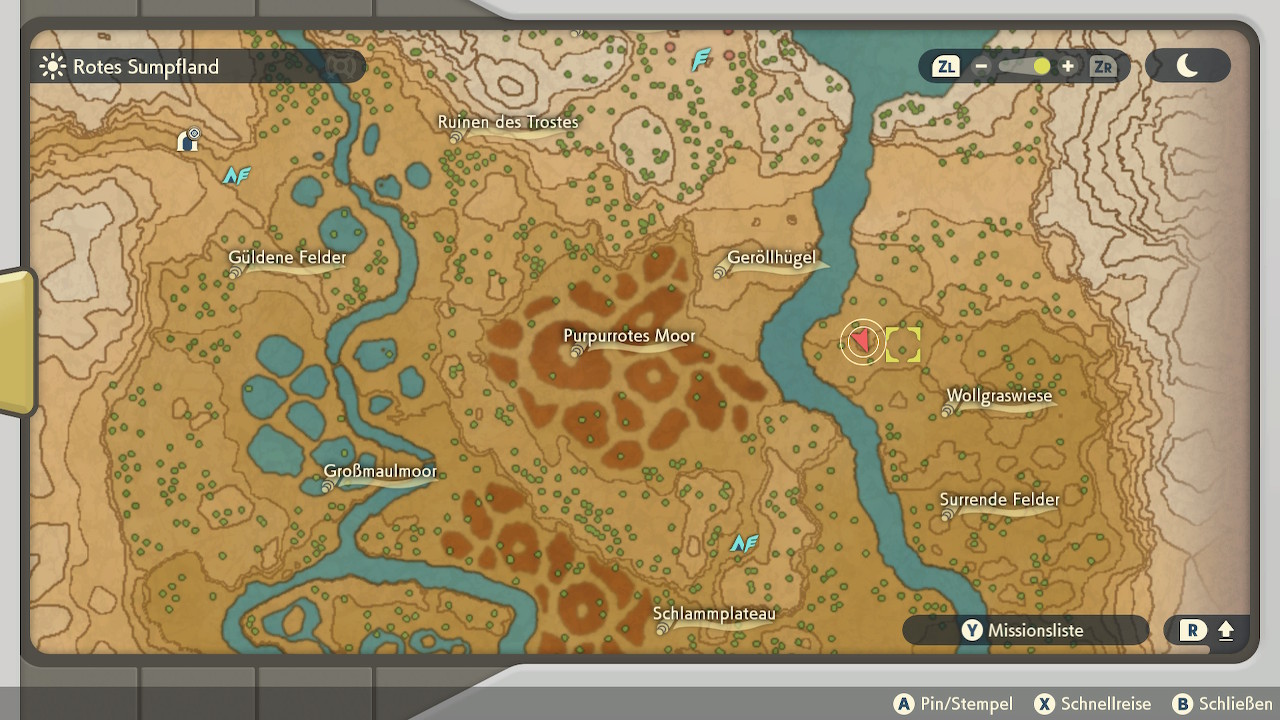Select the wing marker above Güldene Felder

[236, 176]
